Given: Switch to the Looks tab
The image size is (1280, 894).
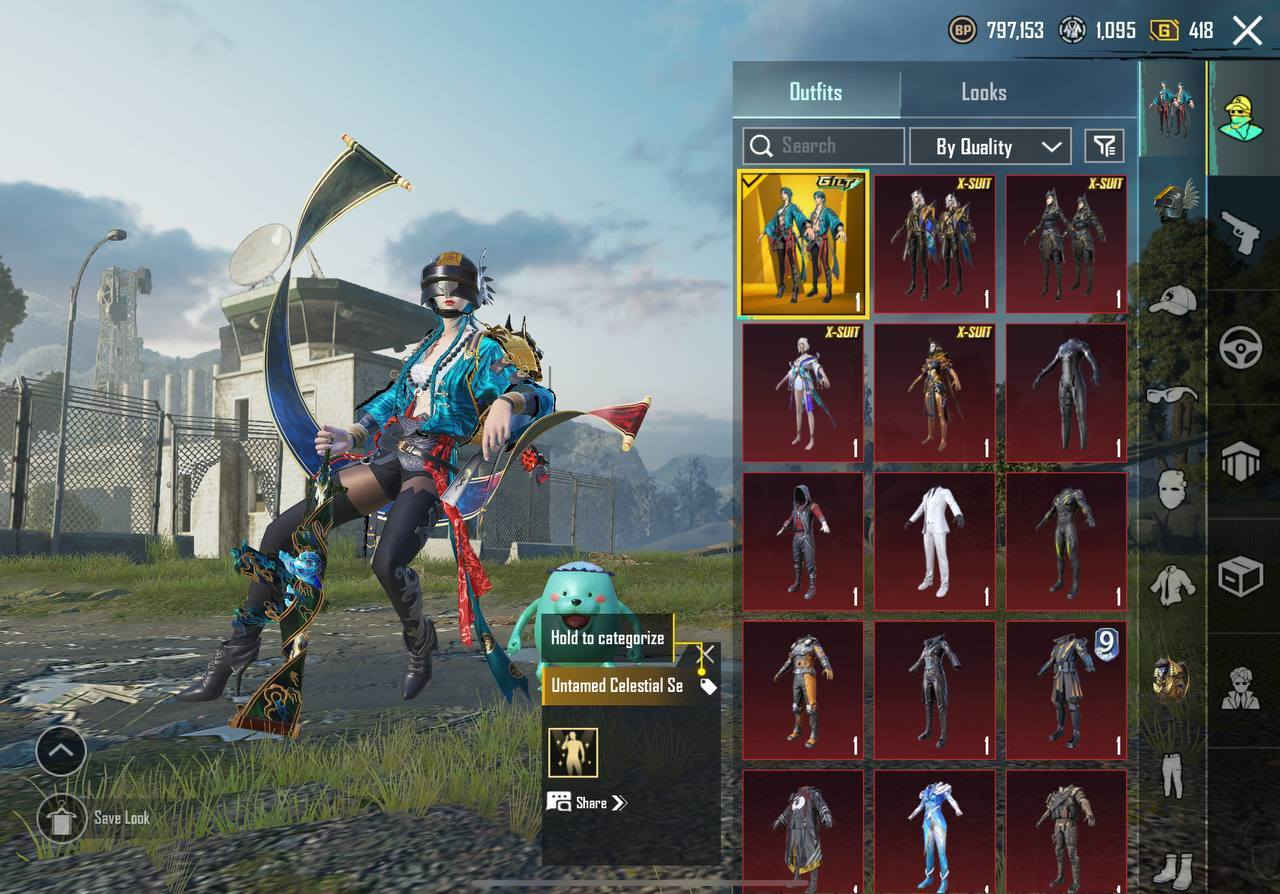Looking at the screenshot, I should (x=983, y=92).
